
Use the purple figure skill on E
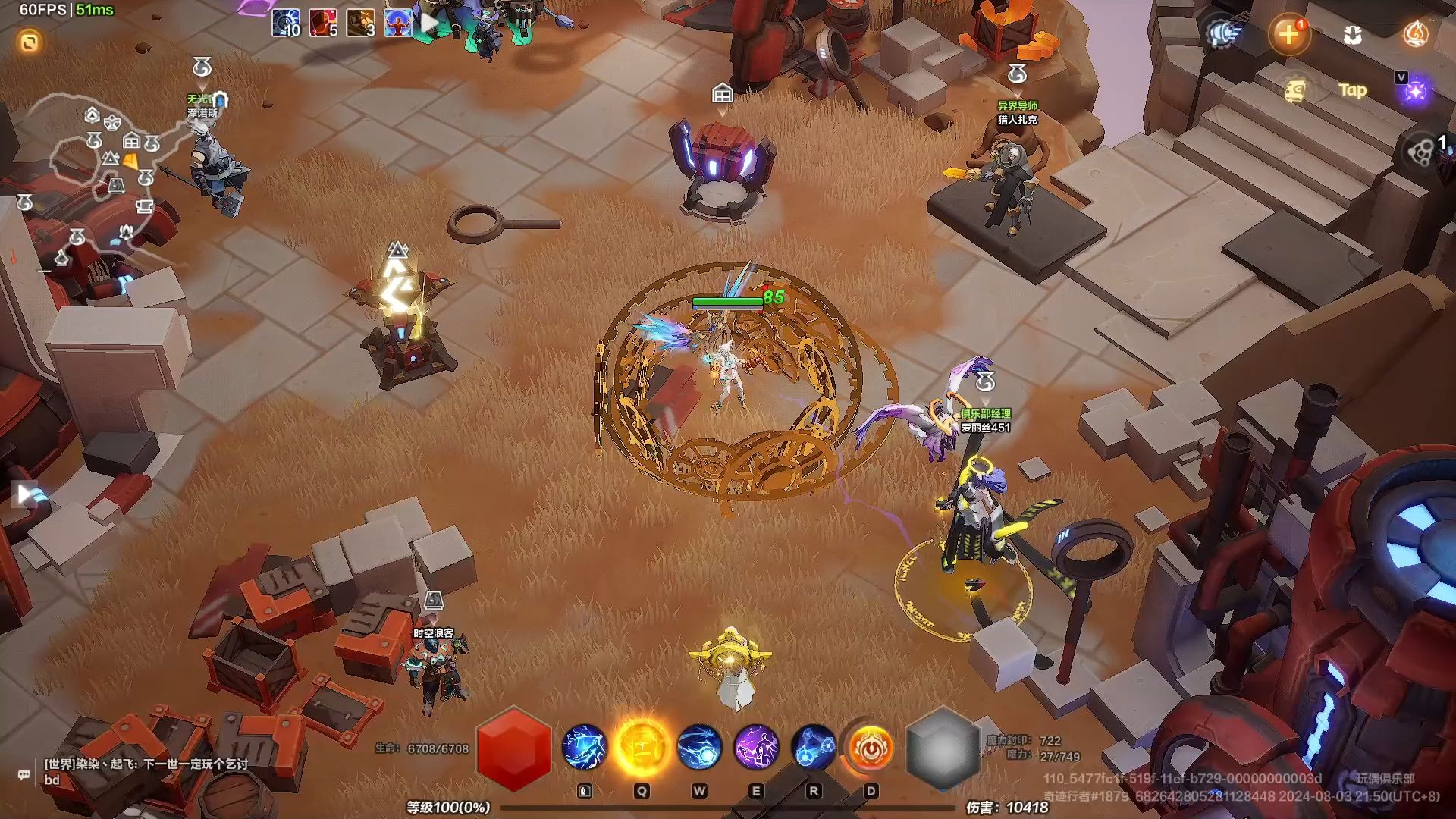click(x=756, y=747)
